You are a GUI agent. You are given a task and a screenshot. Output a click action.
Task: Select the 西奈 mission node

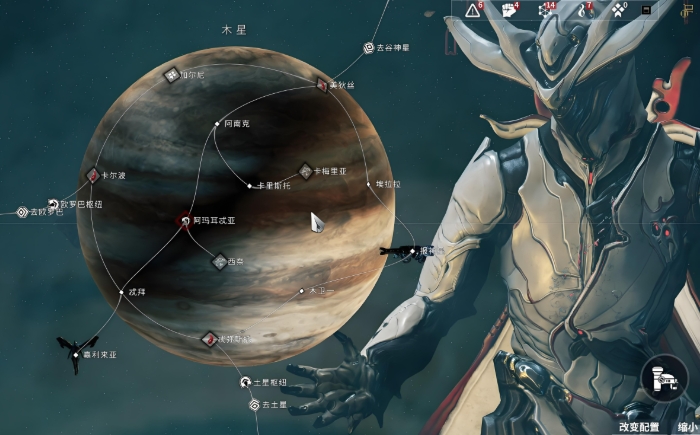[x=219, y=261]
